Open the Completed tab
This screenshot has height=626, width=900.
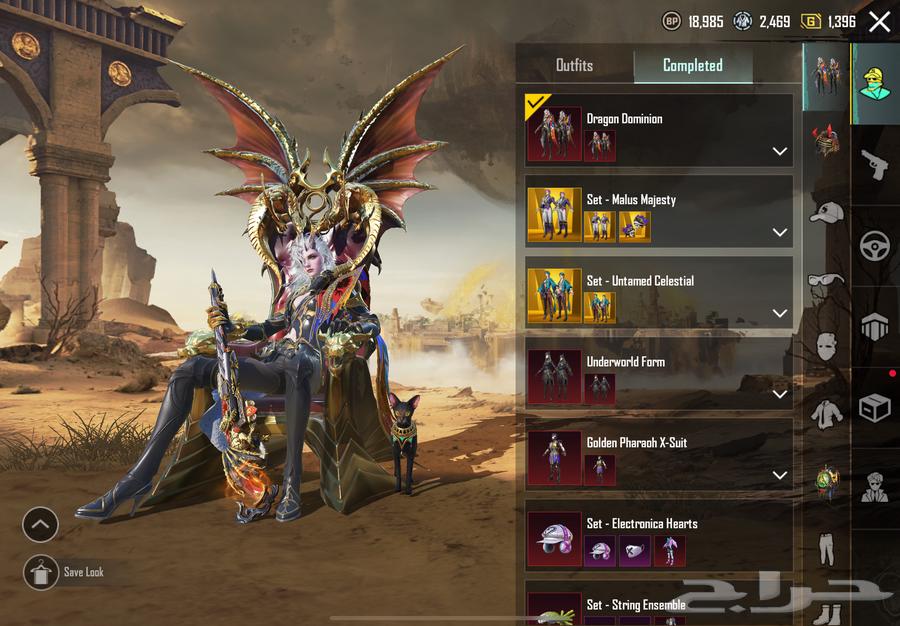point(692,65)
